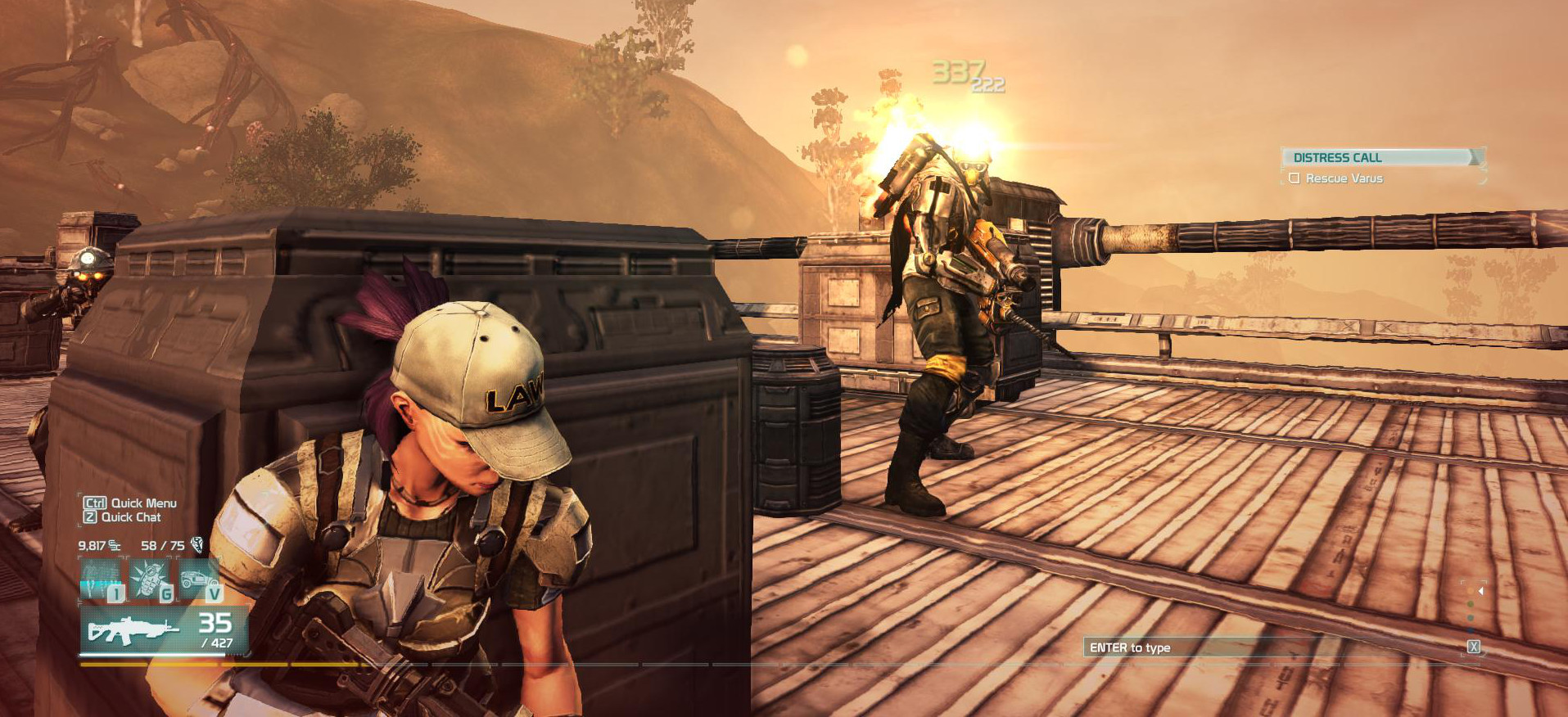This screenshot has height=717, width=1568.
Task: Select the grenade ability icon
Action: (x=151, y=579)
